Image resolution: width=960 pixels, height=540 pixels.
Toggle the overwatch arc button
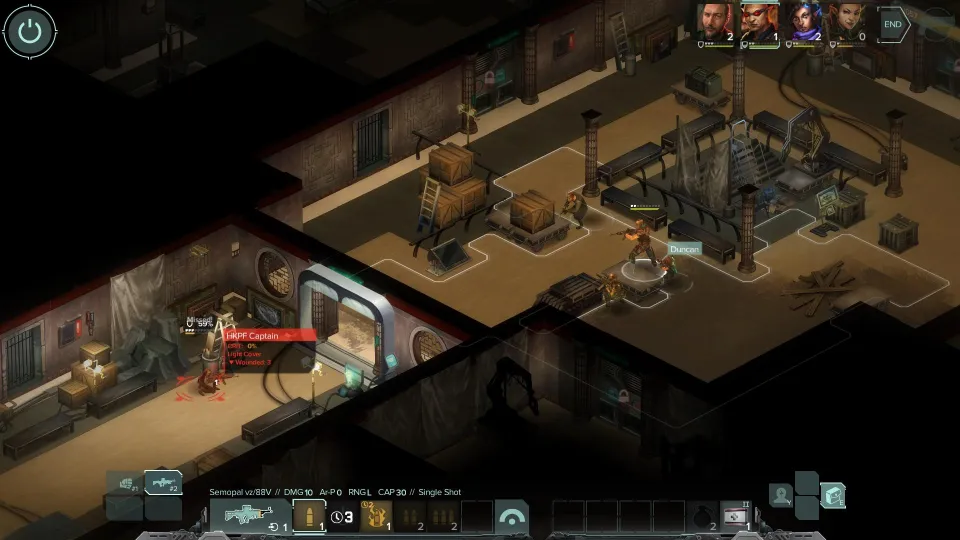(511, 517)
